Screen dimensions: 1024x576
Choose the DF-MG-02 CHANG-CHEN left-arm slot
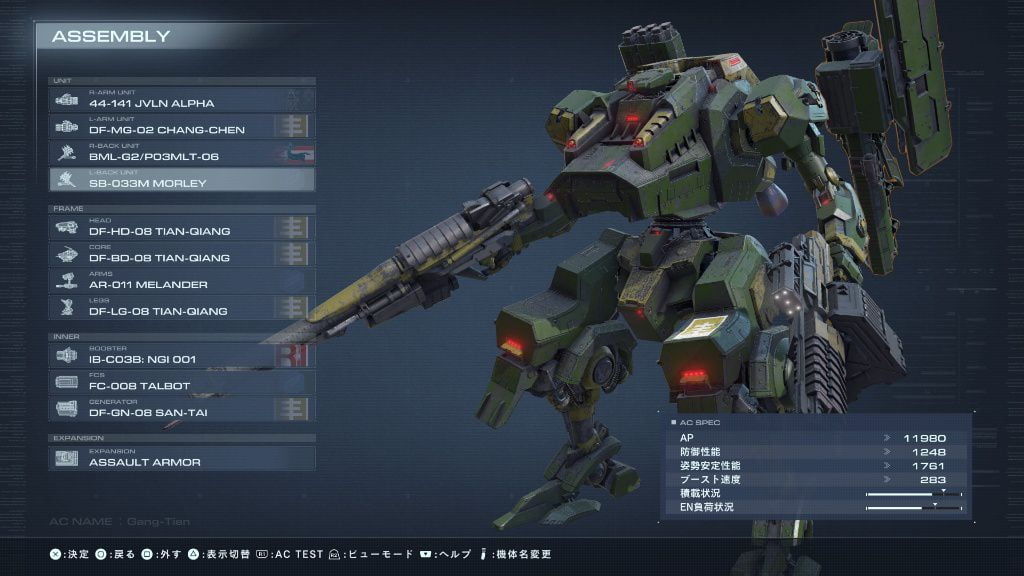[x=182, y=126]
